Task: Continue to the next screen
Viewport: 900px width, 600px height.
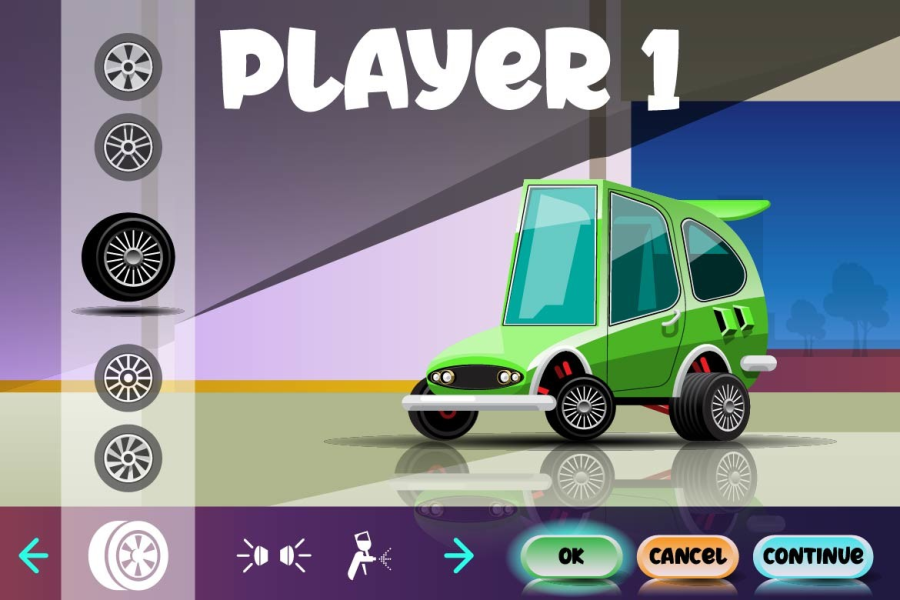Action: 812,556
